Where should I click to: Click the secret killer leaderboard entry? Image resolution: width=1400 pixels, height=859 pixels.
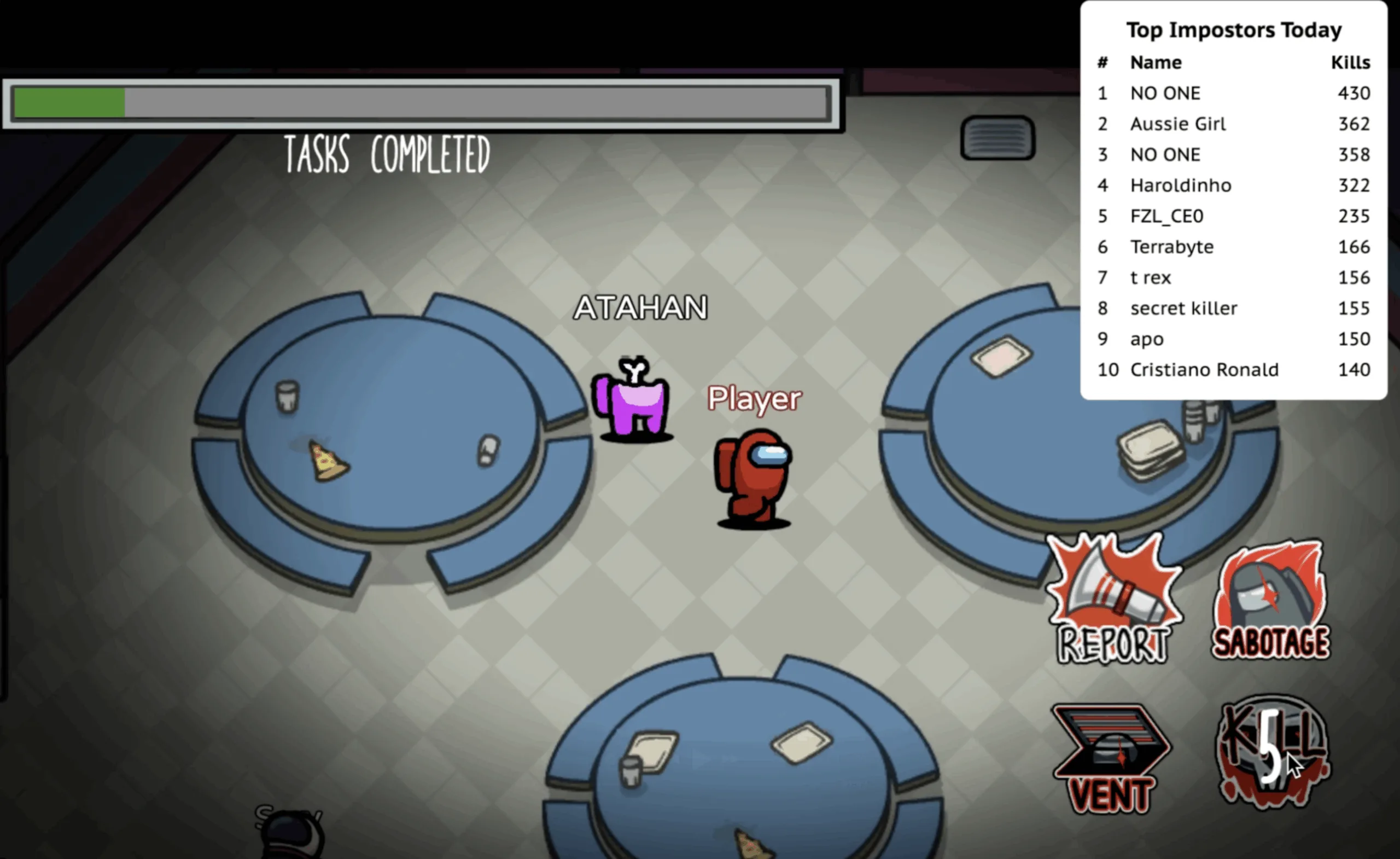[x=1183, y=308]
